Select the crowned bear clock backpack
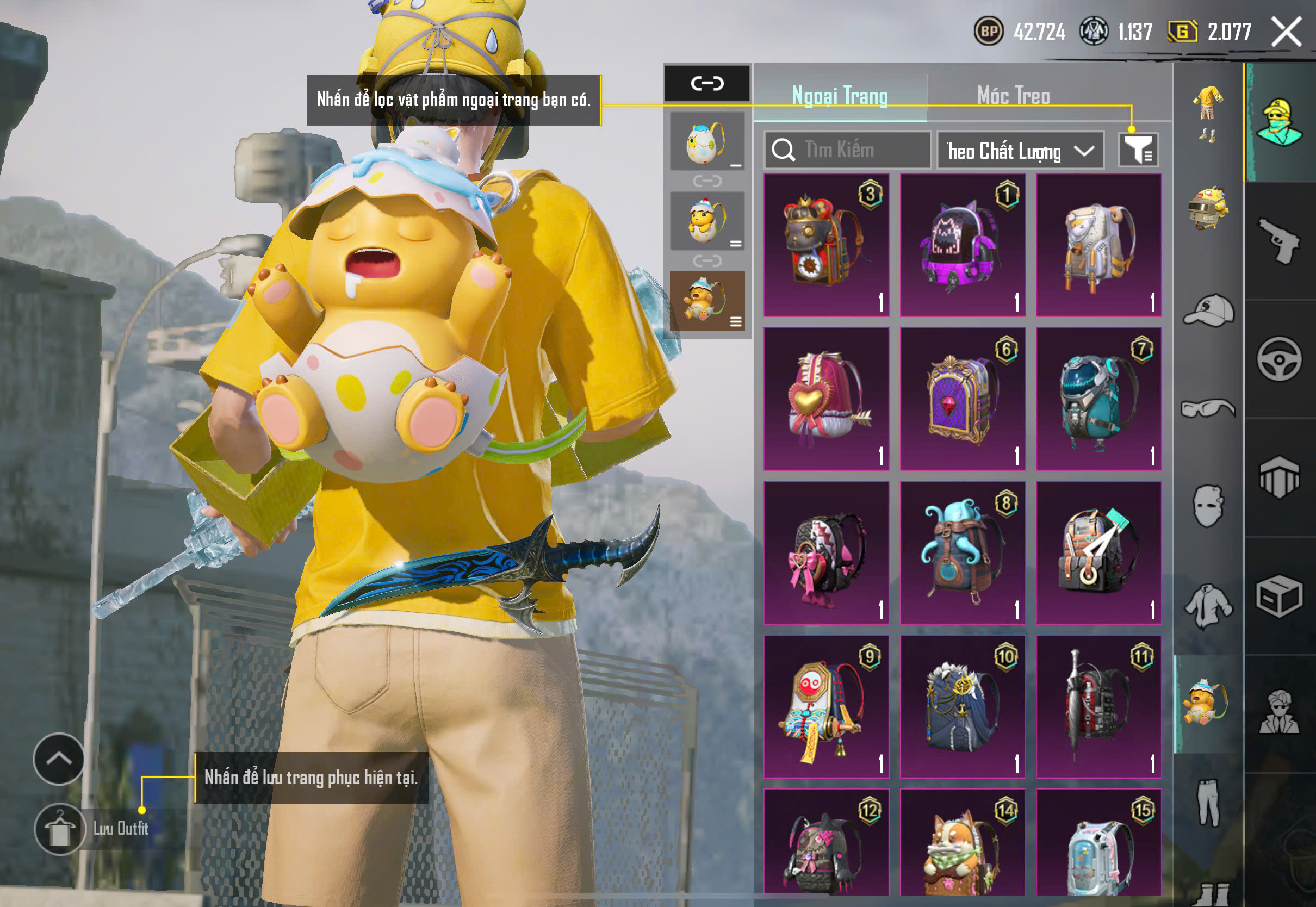The height and width of the screenshot is (907, 1316). pyautogui.click(x=826, y=245)
